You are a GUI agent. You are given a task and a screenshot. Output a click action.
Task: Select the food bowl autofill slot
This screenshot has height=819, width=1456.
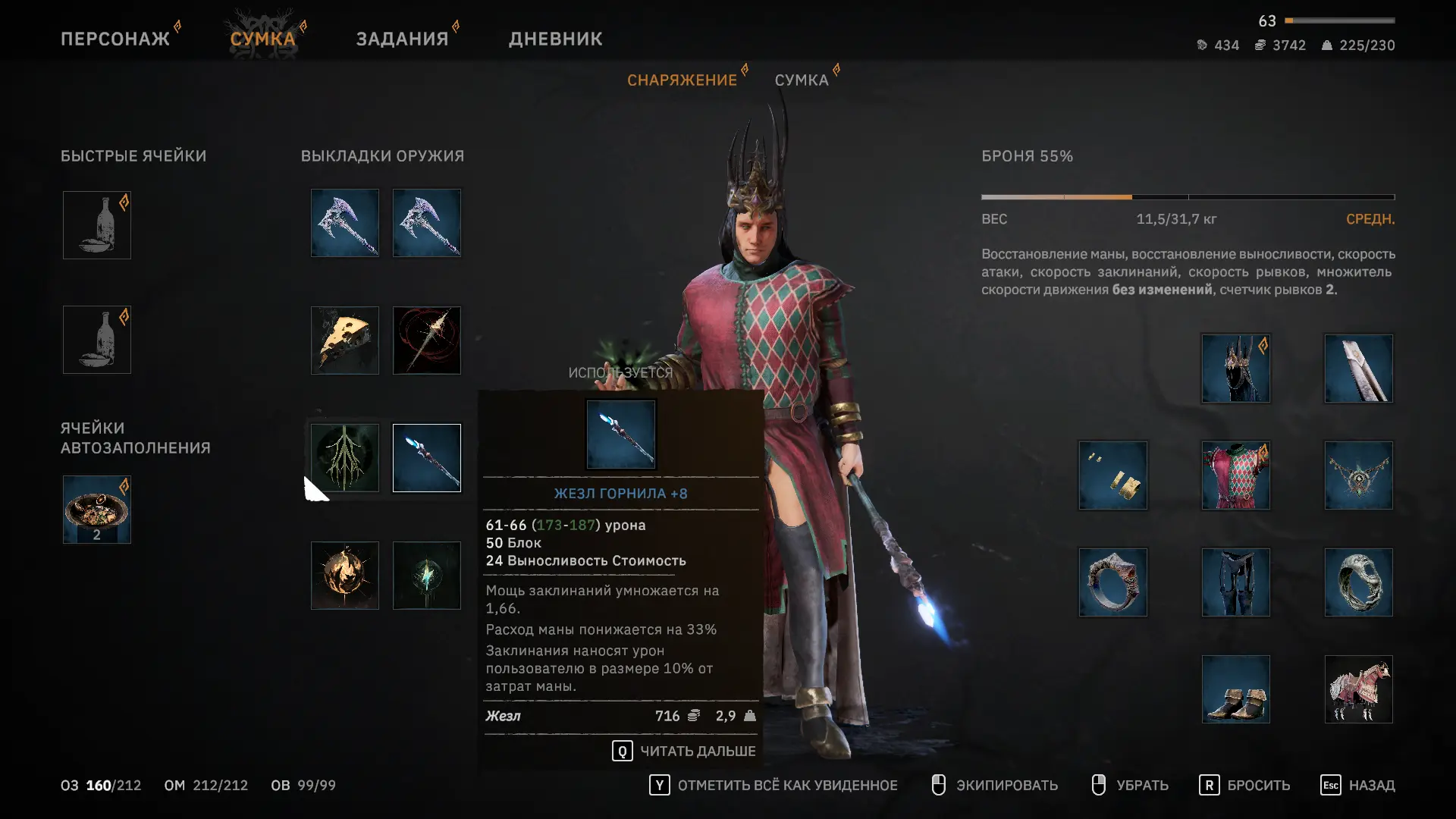96,510
